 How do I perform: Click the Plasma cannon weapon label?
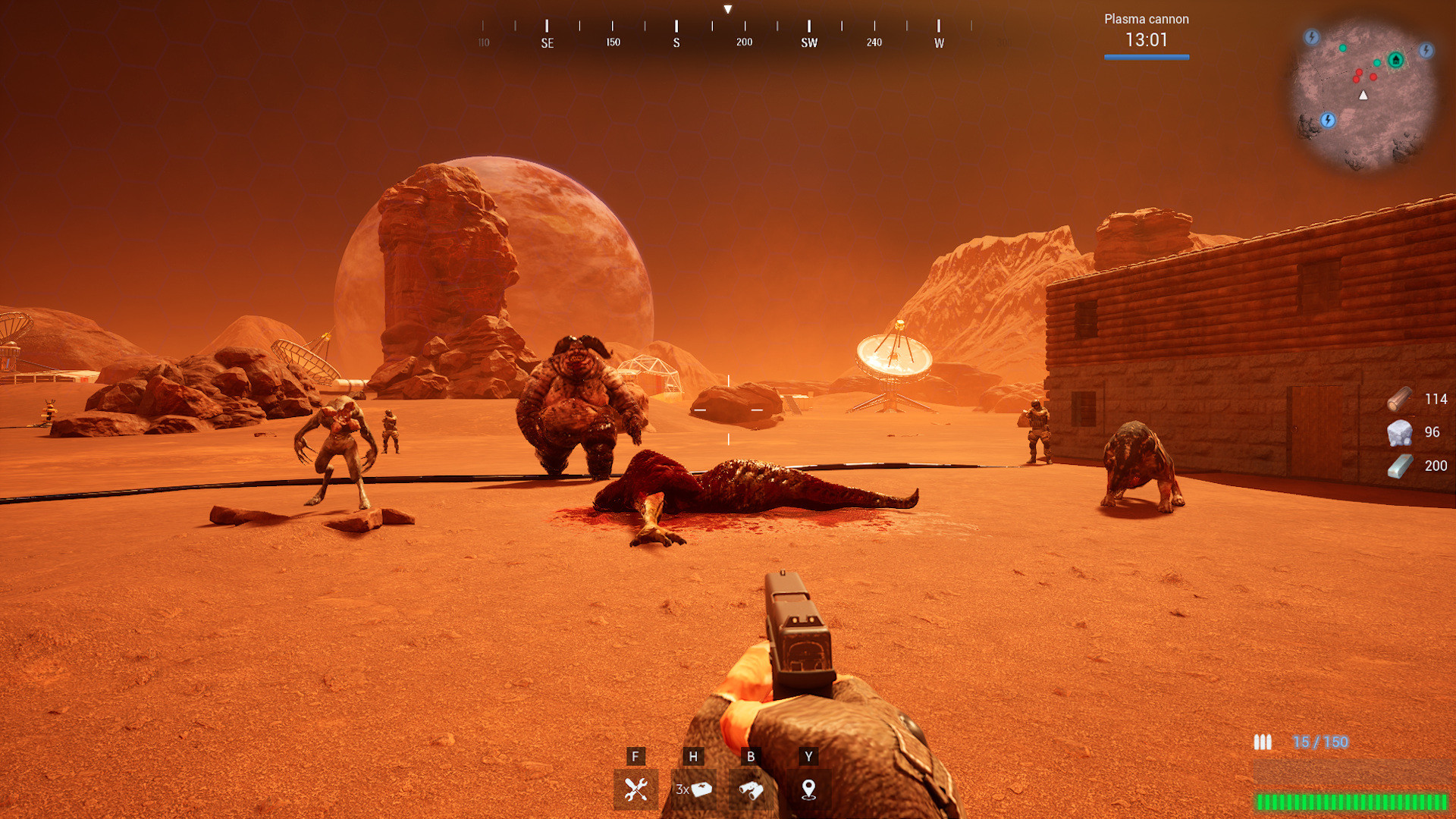tap(1146, 19)
